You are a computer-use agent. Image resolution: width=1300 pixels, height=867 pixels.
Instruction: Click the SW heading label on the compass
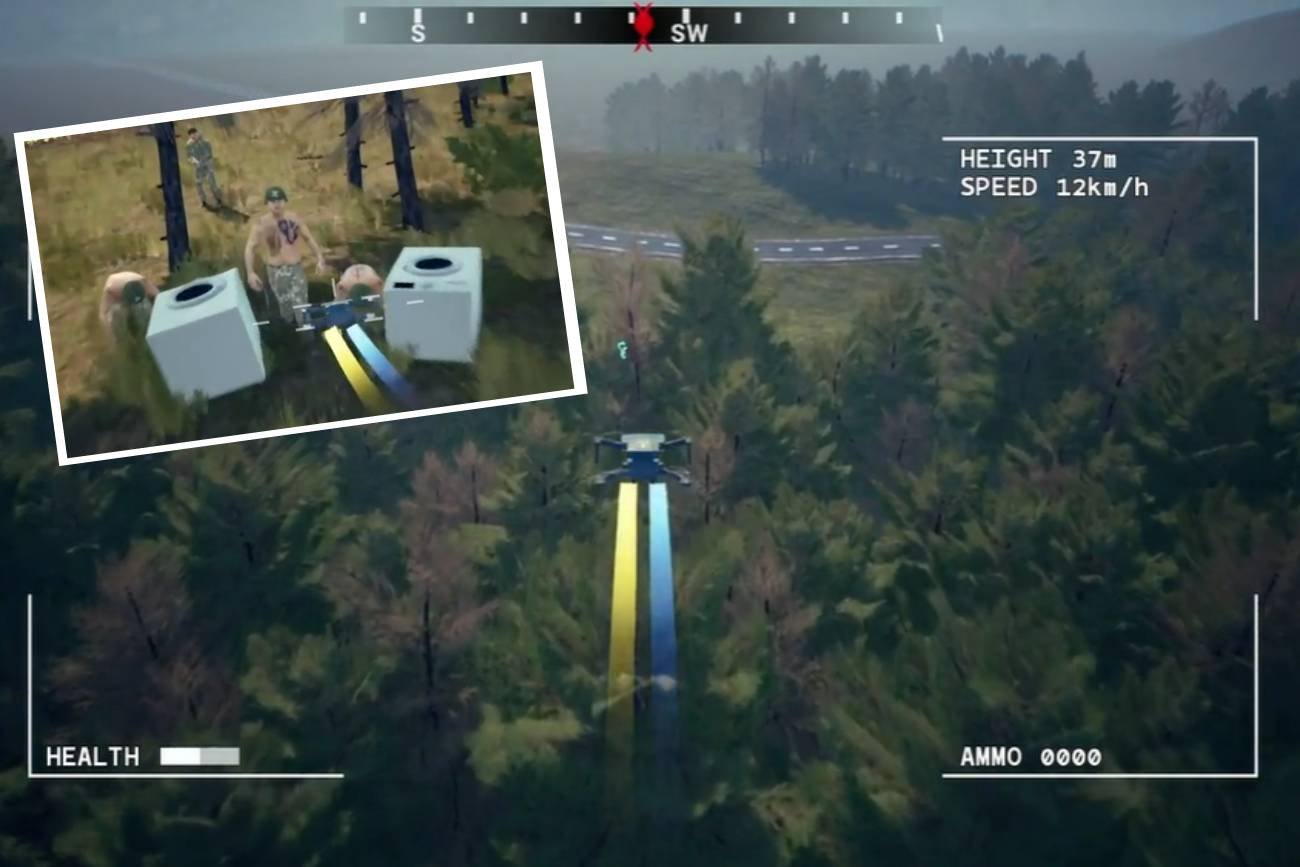coord(690,33)
